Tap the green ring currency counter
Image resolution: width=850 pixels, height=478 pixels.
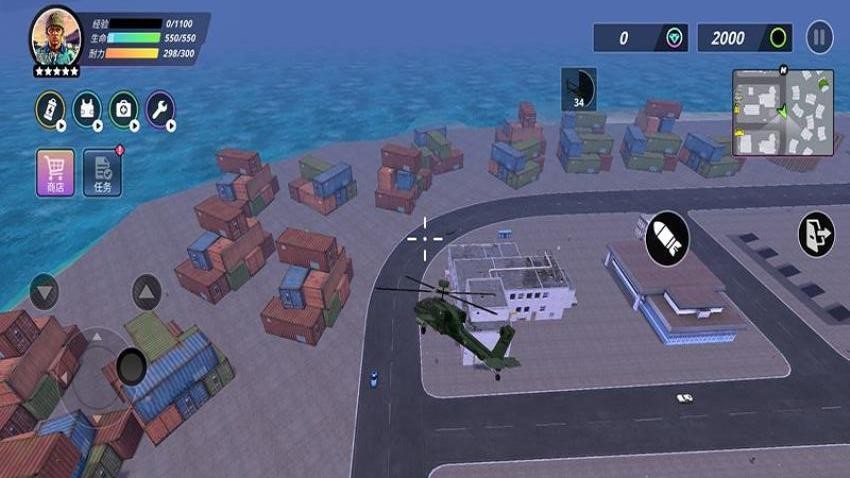coord(744,38)
